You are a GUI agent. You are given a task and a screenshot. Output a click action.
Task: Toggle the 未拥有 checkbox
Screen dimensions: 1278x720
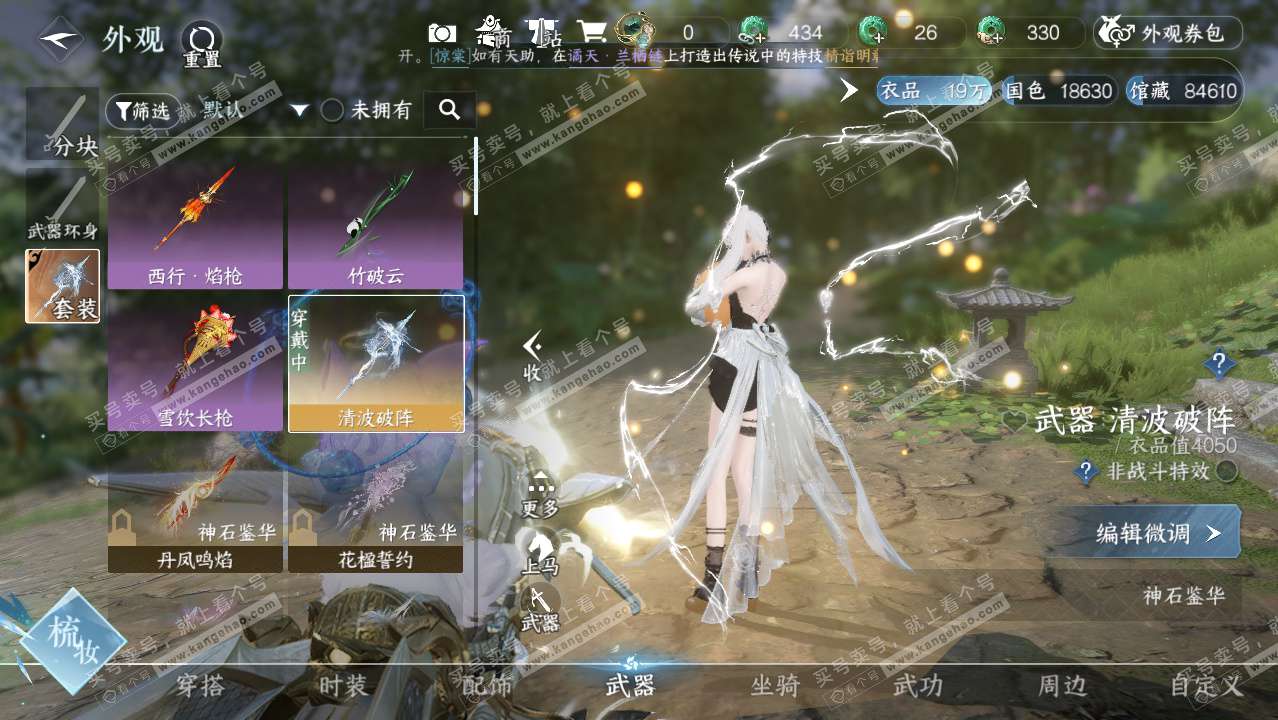point(333,111)
